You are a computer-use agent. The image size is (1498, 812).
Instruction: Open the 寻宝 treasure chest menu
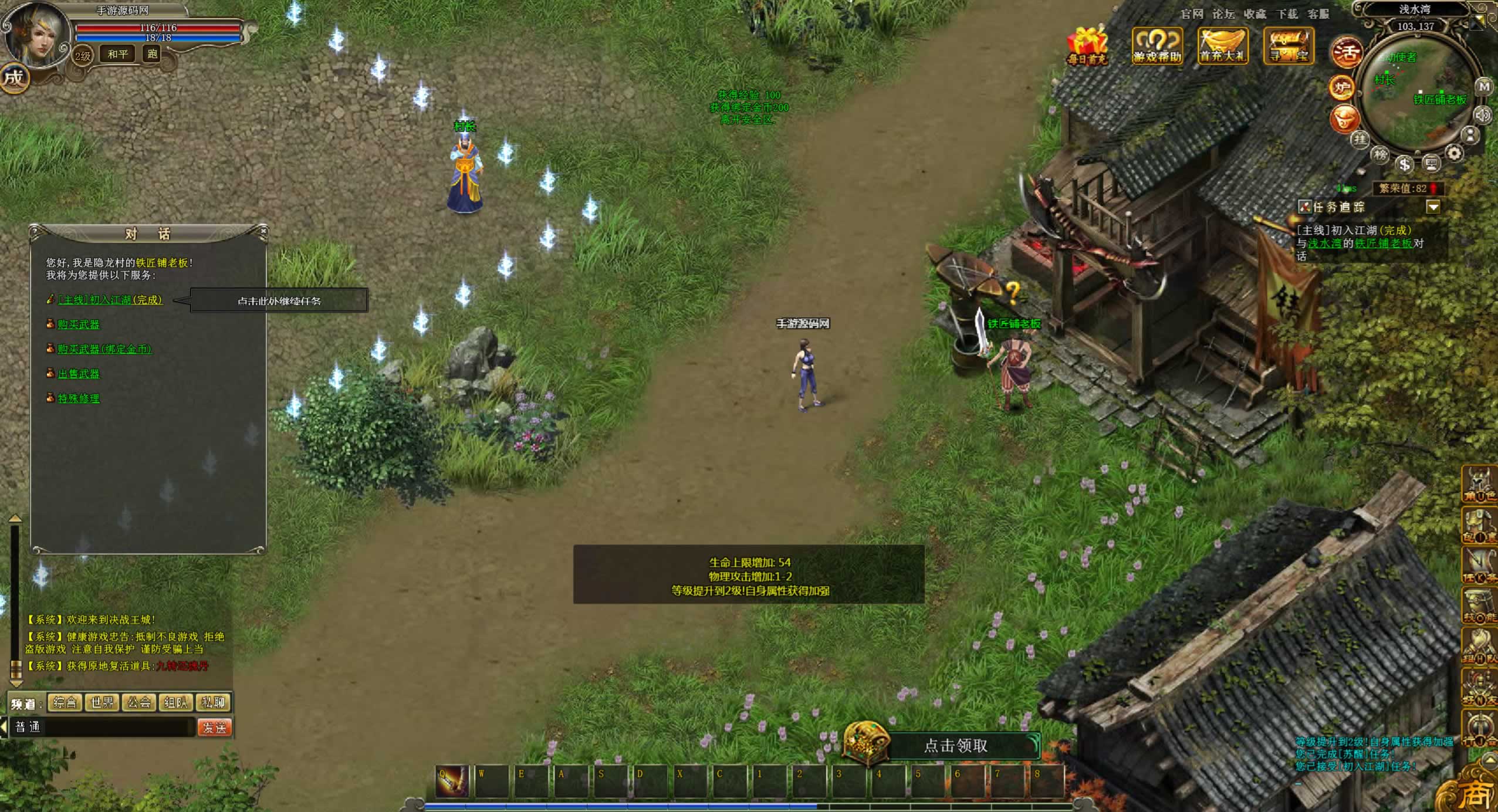coord(1289,46)
